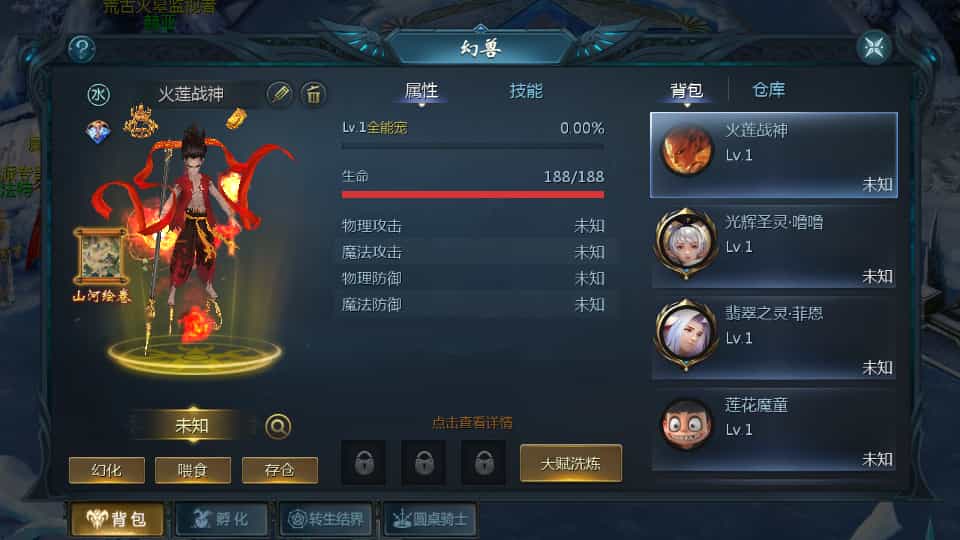Switch to the 属性 attributes tab
Image resolution: width=960 pixels, height=540 pixels.
click(x=421, y=91)
